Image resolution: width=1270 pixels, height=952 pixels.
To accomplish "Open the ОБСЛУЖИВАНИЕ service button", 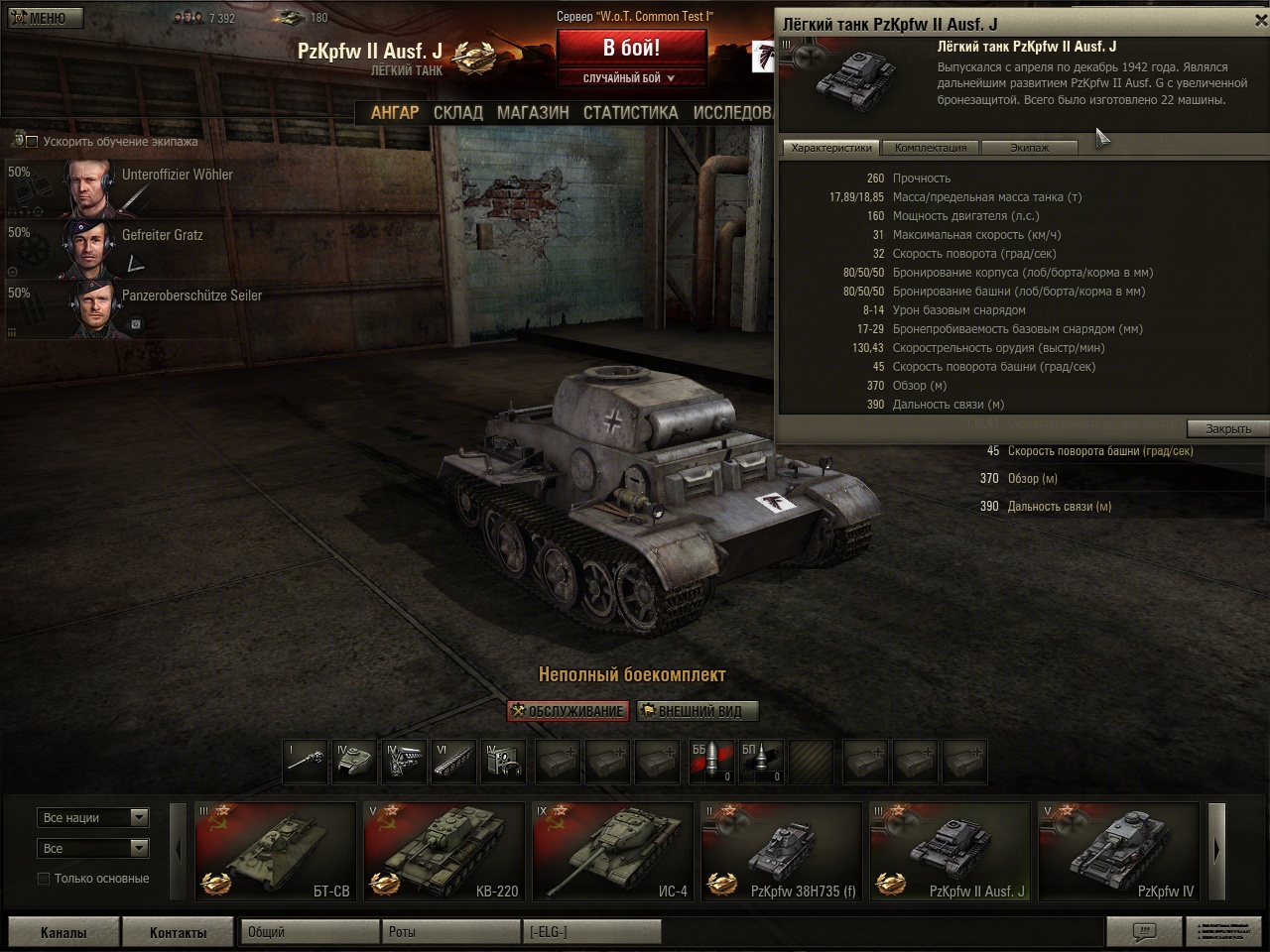I will (x=568, y=711).
